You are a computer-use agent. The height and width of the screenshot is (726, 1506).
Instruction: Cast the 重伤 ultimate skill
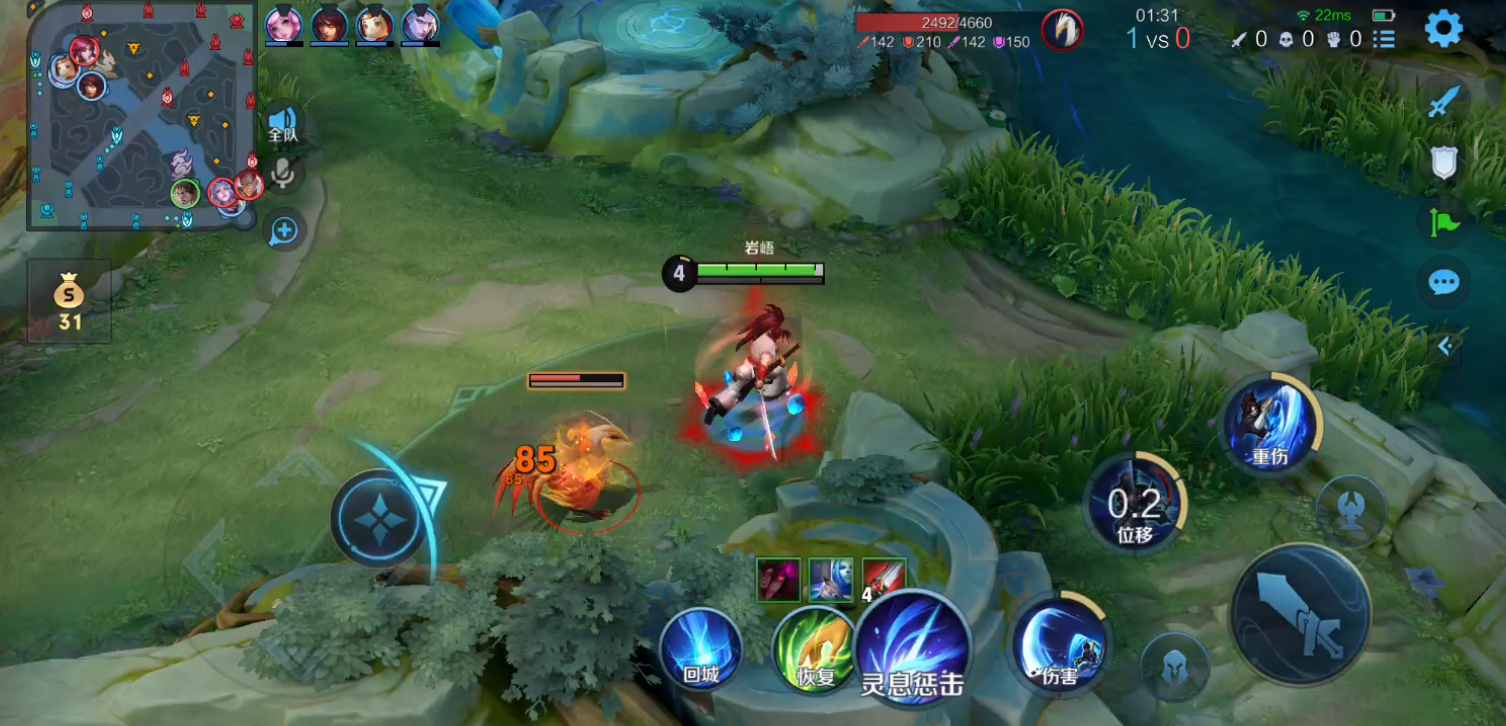point(1270,425)
